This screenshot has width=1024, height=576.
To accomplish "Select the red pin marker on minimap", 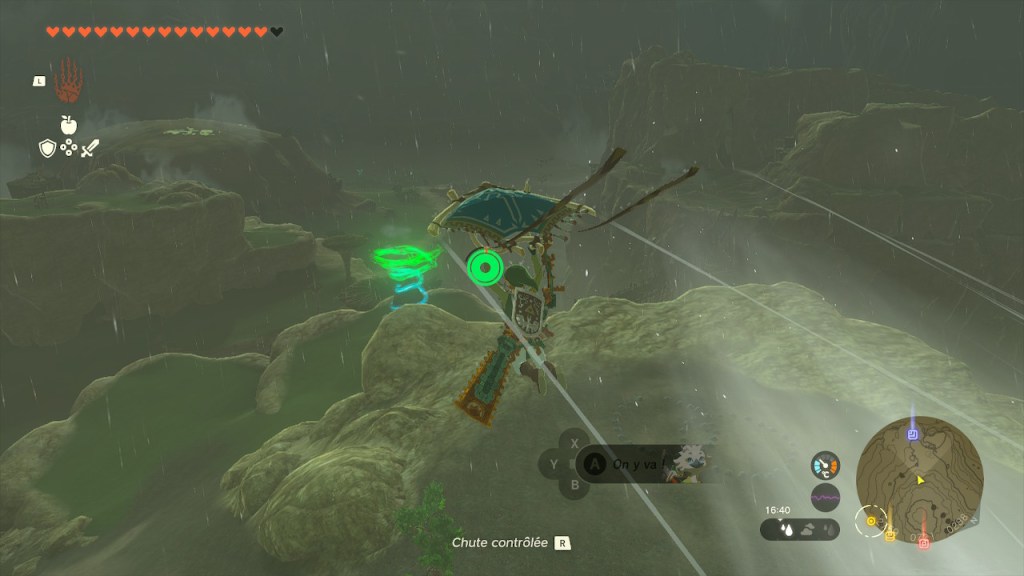I will point(924,541).
